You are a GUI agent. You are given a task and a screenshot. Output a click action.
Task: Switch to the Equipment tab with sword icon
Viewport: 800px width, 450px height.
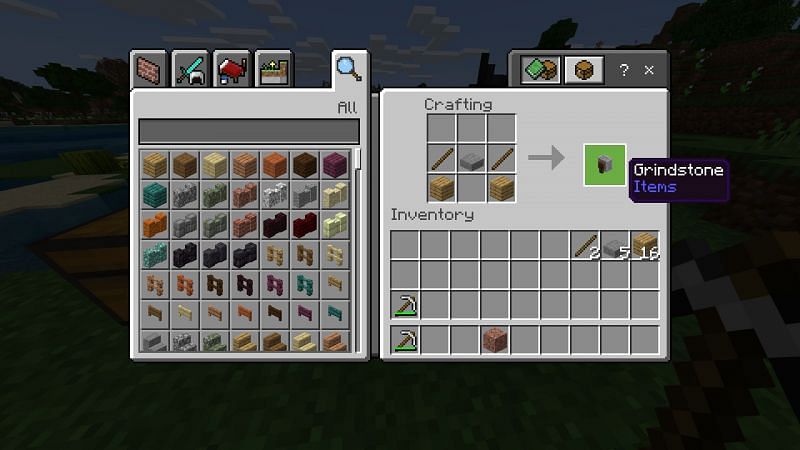click(190, 71)
